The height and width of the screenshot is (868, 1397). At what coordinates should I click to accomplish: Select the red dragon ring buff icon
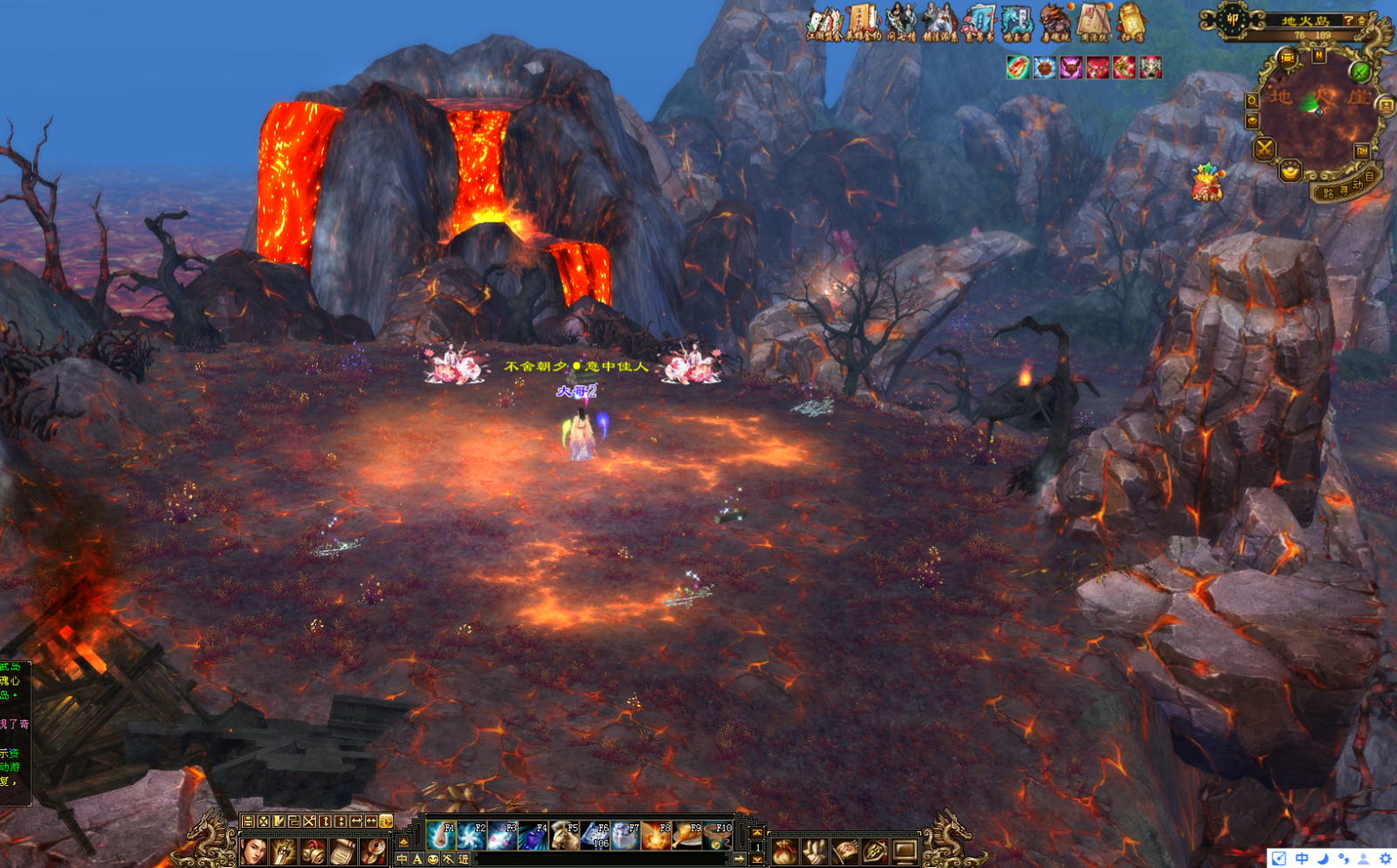pos(1018,68)
